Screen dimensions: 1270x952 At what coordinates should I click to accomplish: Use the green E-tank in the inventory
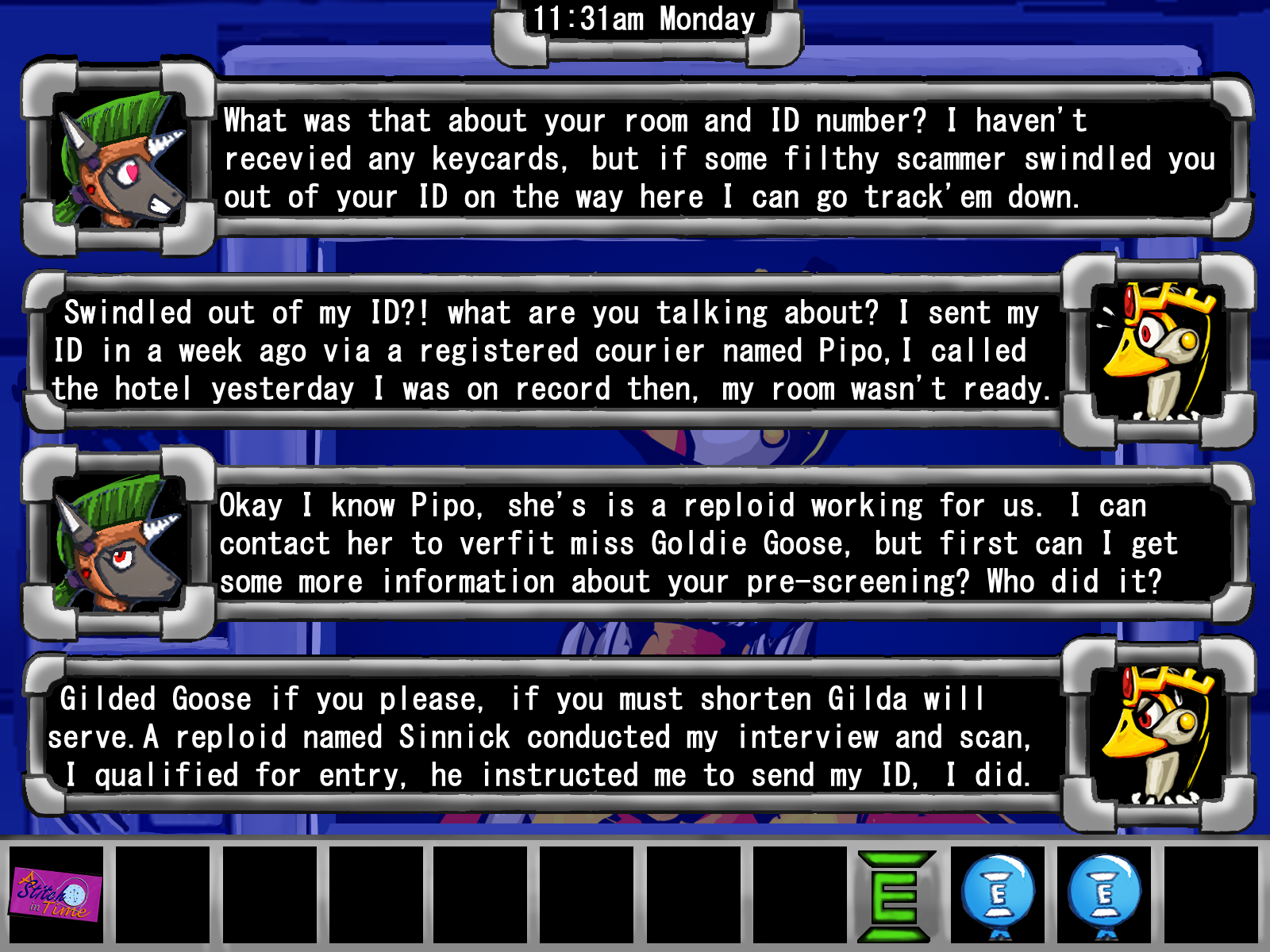pos(895,896)
